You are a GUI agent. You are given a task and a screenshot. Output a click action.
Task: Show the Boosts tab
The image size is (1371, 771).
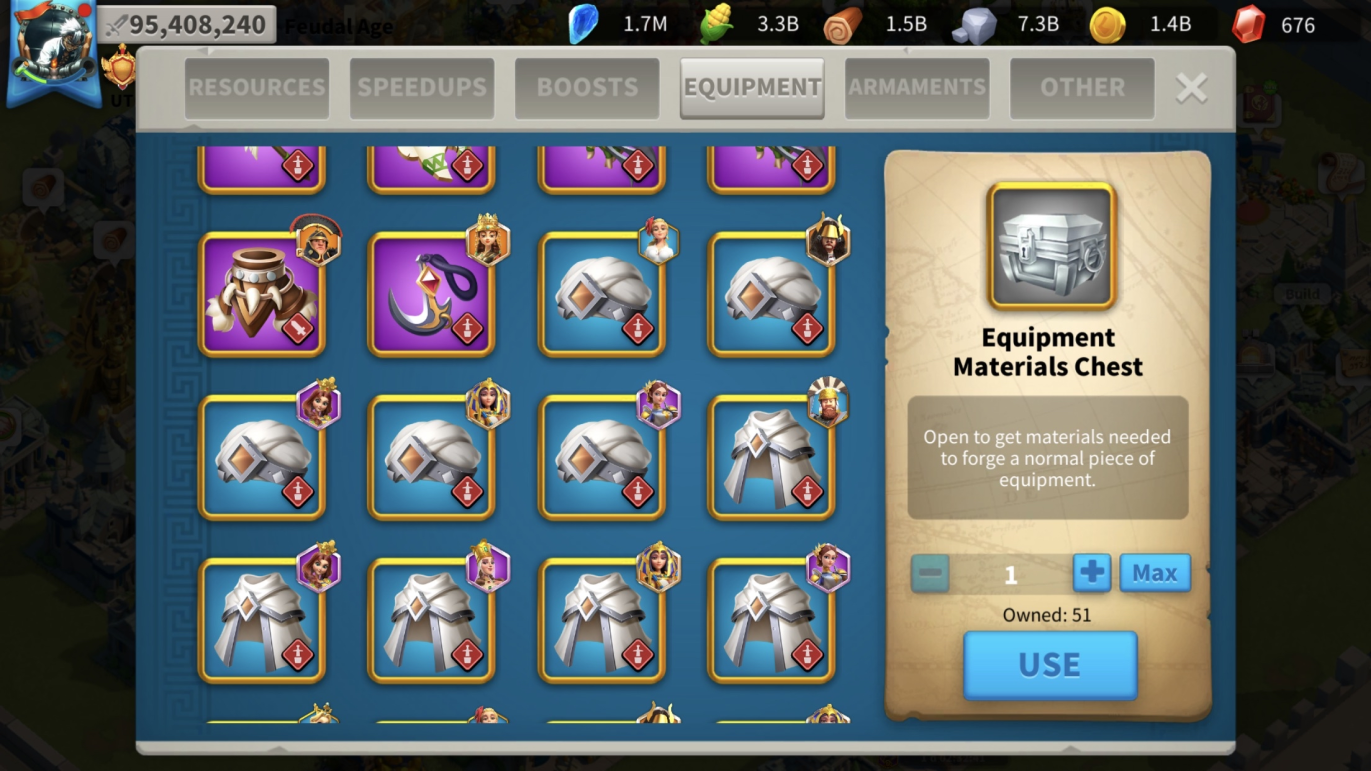click(x=587, y=88)
